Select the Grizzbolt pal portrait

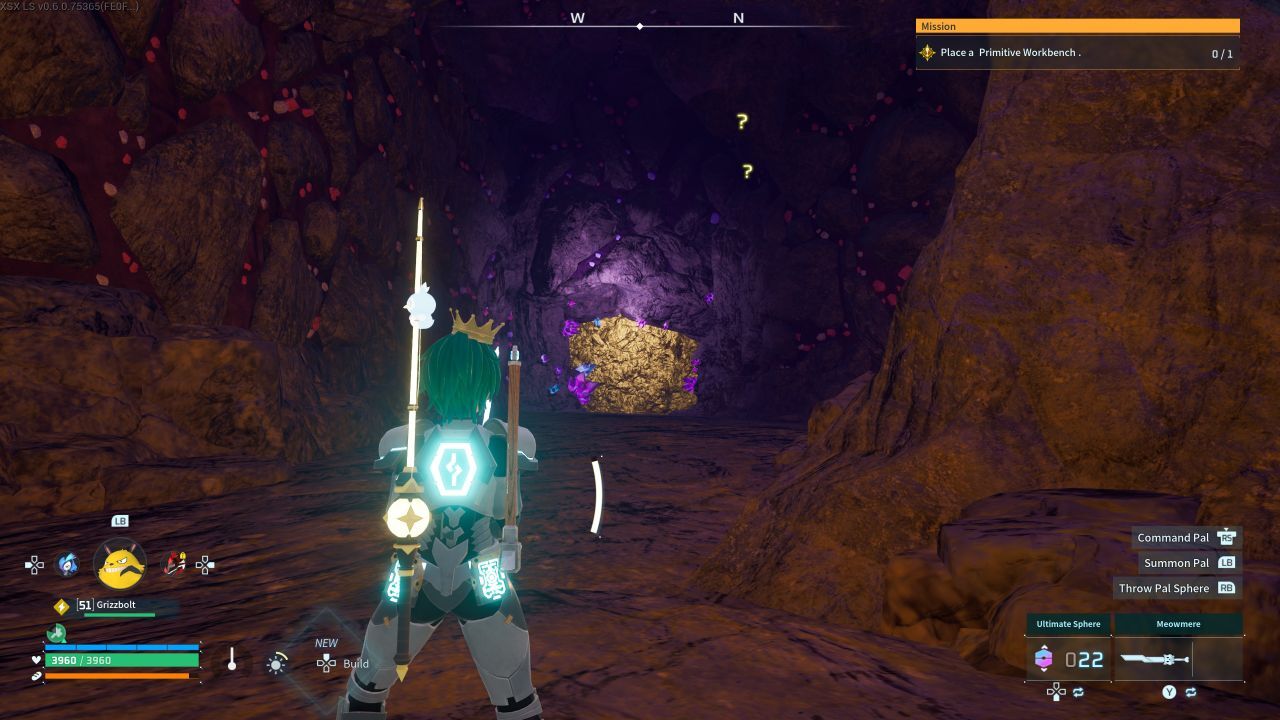[120, 564]
